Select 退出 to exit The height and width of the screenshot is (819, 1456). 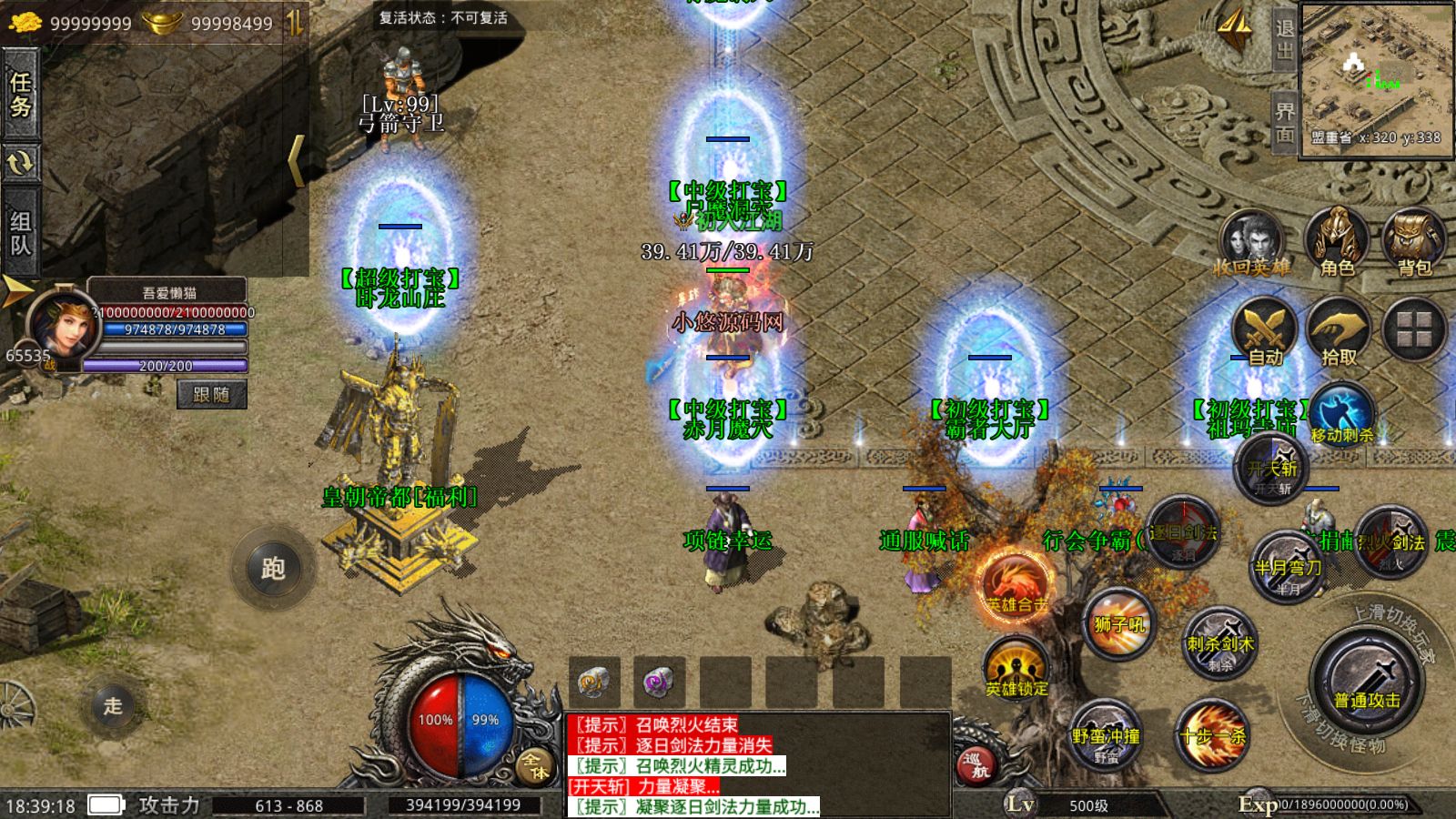1284,41
